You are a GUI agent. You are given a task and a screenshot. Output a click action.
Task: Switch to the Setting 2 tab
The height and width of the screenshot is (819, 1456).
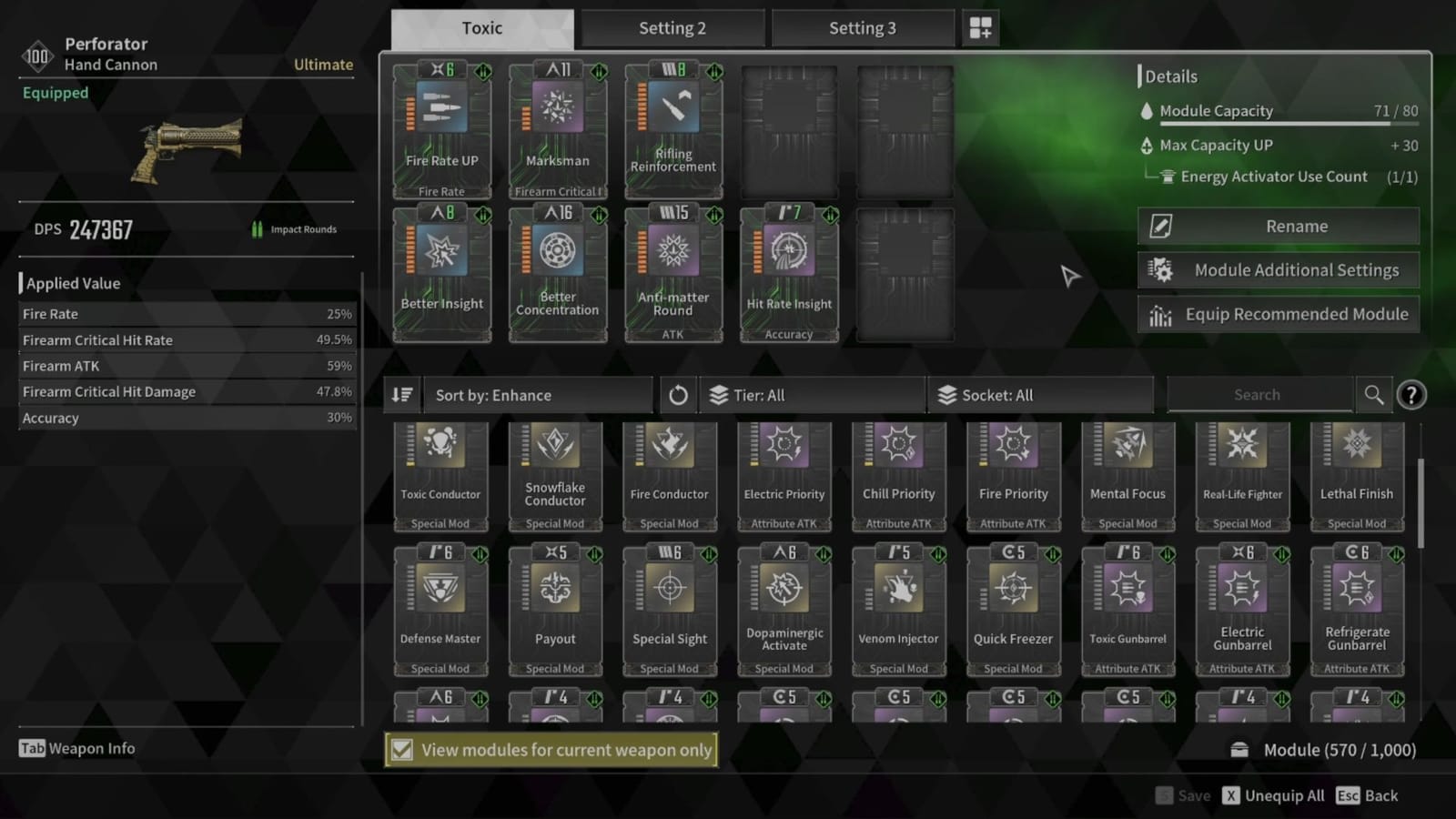[x=672, y=27]
